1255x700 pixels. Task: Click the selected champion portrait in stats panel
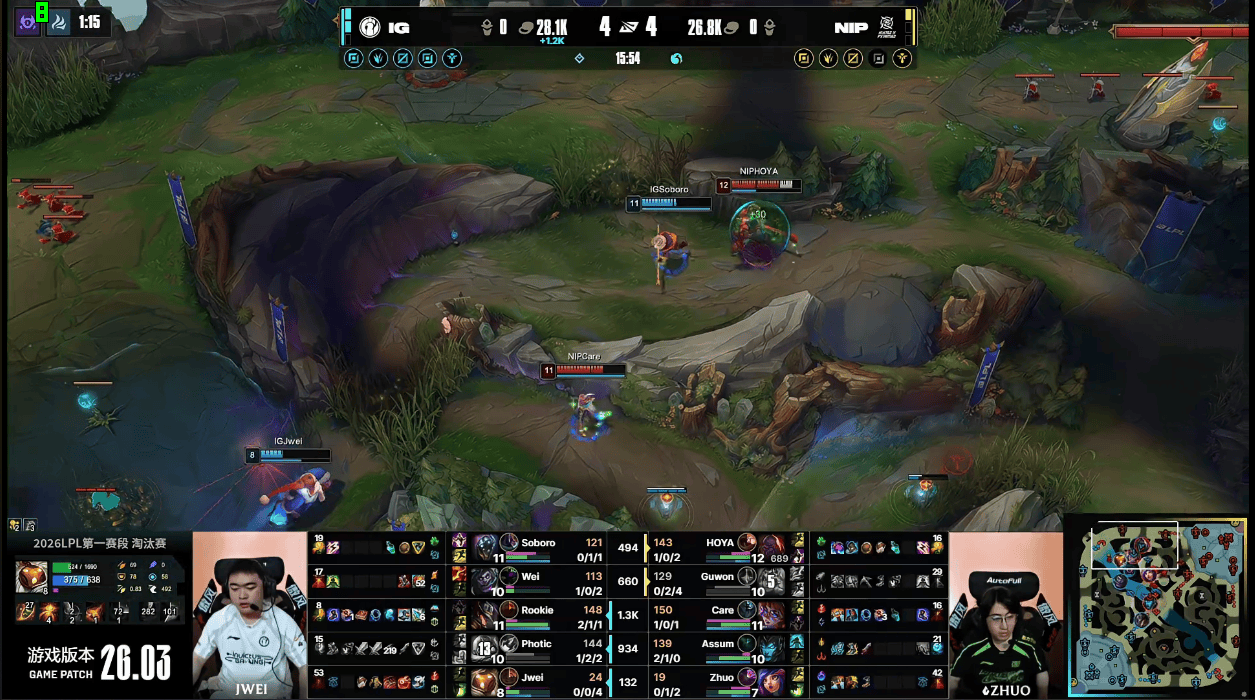coord(30,578)
